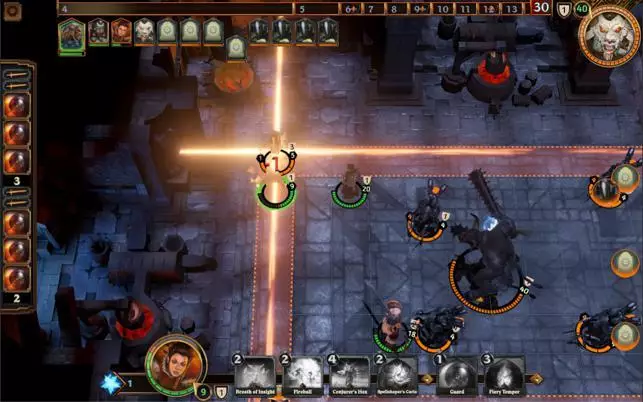Screen dimensions: 643x402
Task: Select the Fireball card
Action: [x=303, y=375]
